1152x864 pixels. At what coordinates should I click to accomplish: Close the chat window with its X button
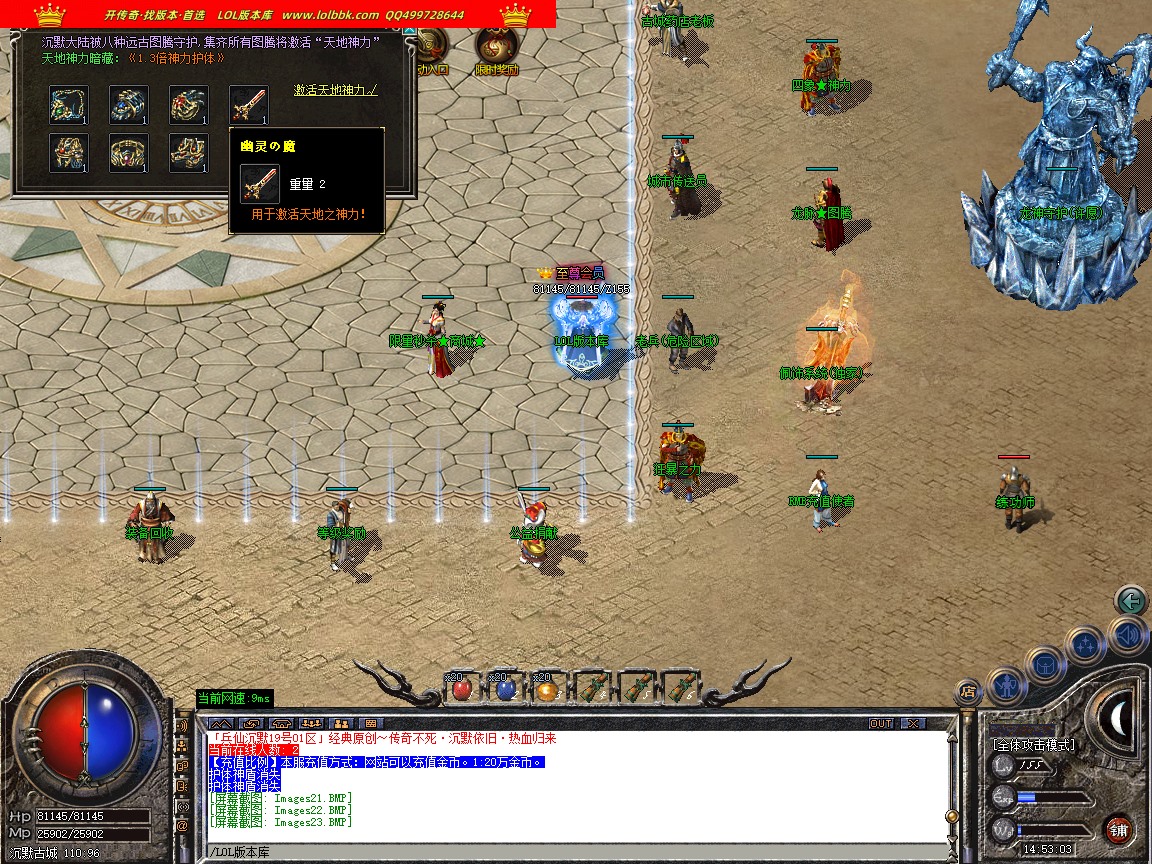tap(912, 723)
